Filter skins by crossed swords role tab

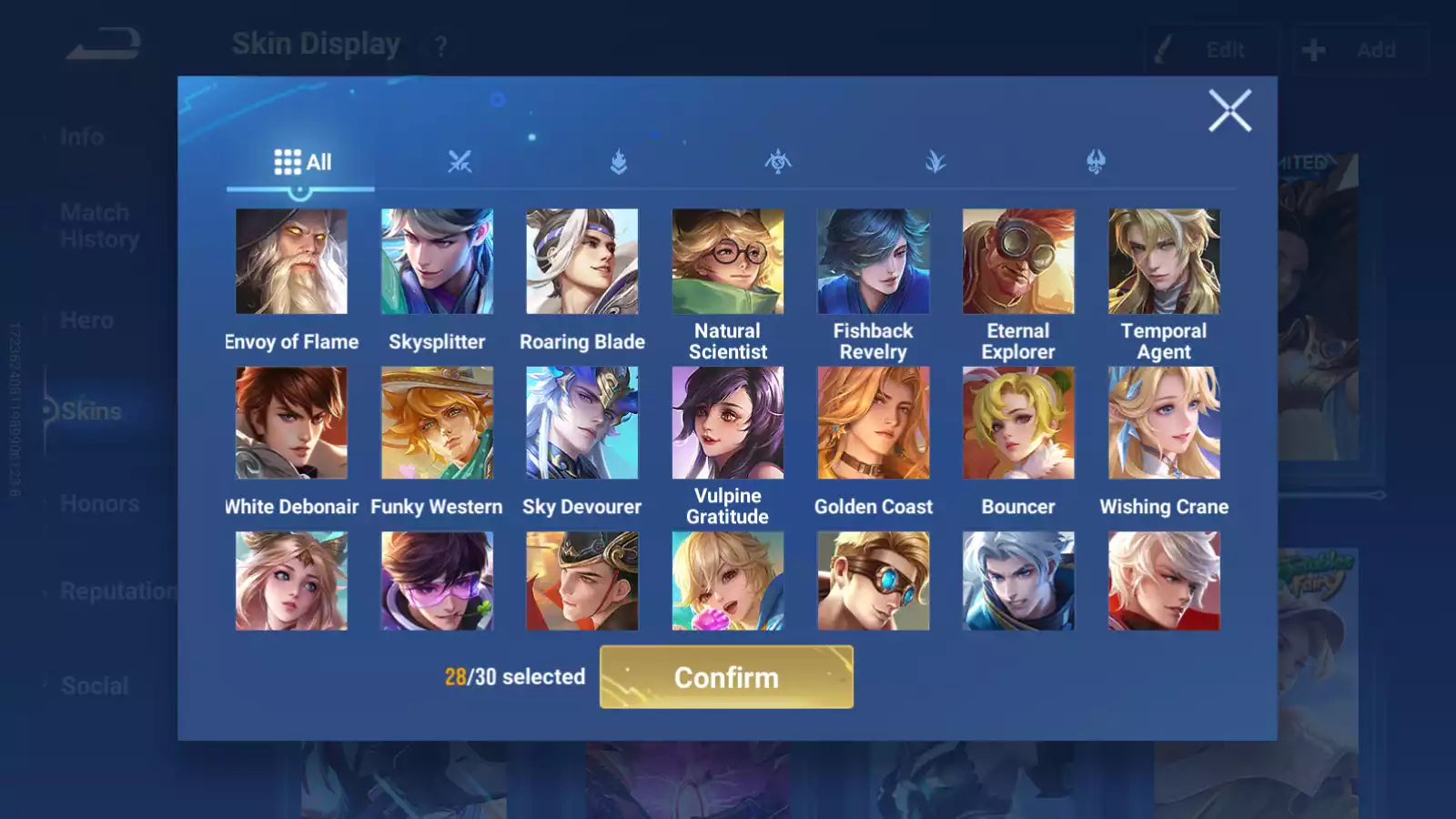click(x=460, y=163)
